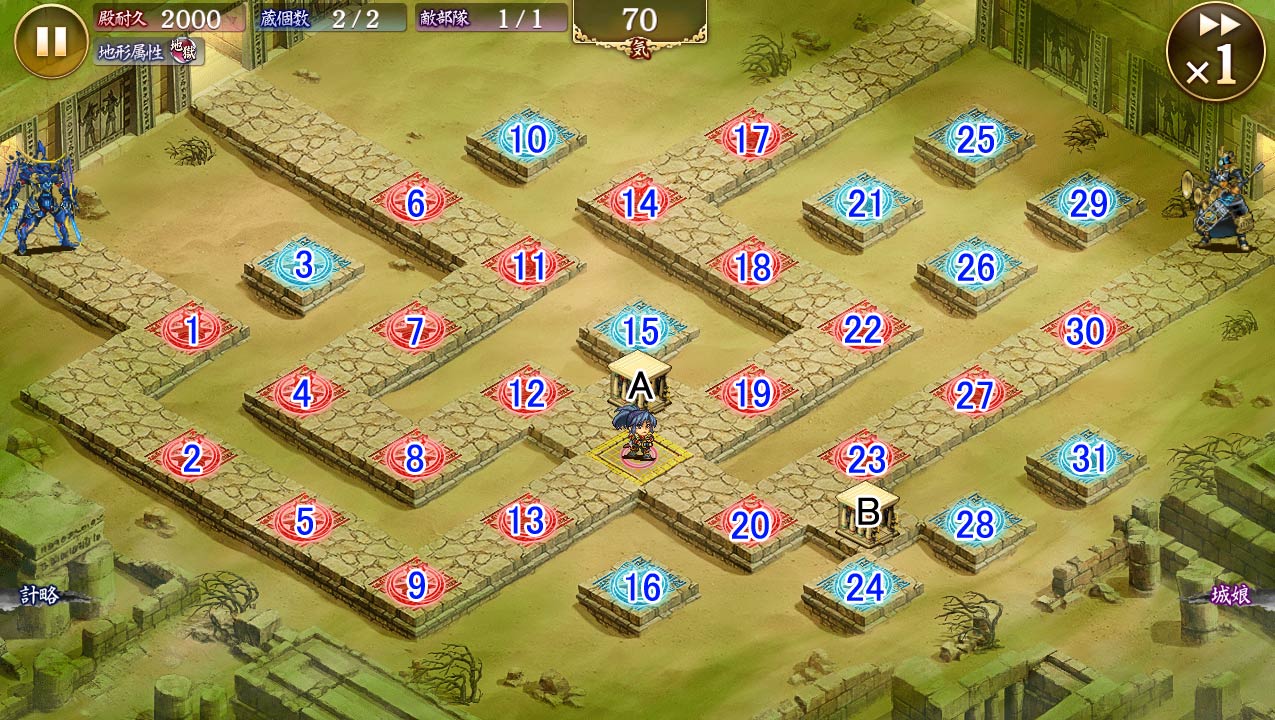
Task: Select red placement tile 17
Action: (x=750, y=140)
